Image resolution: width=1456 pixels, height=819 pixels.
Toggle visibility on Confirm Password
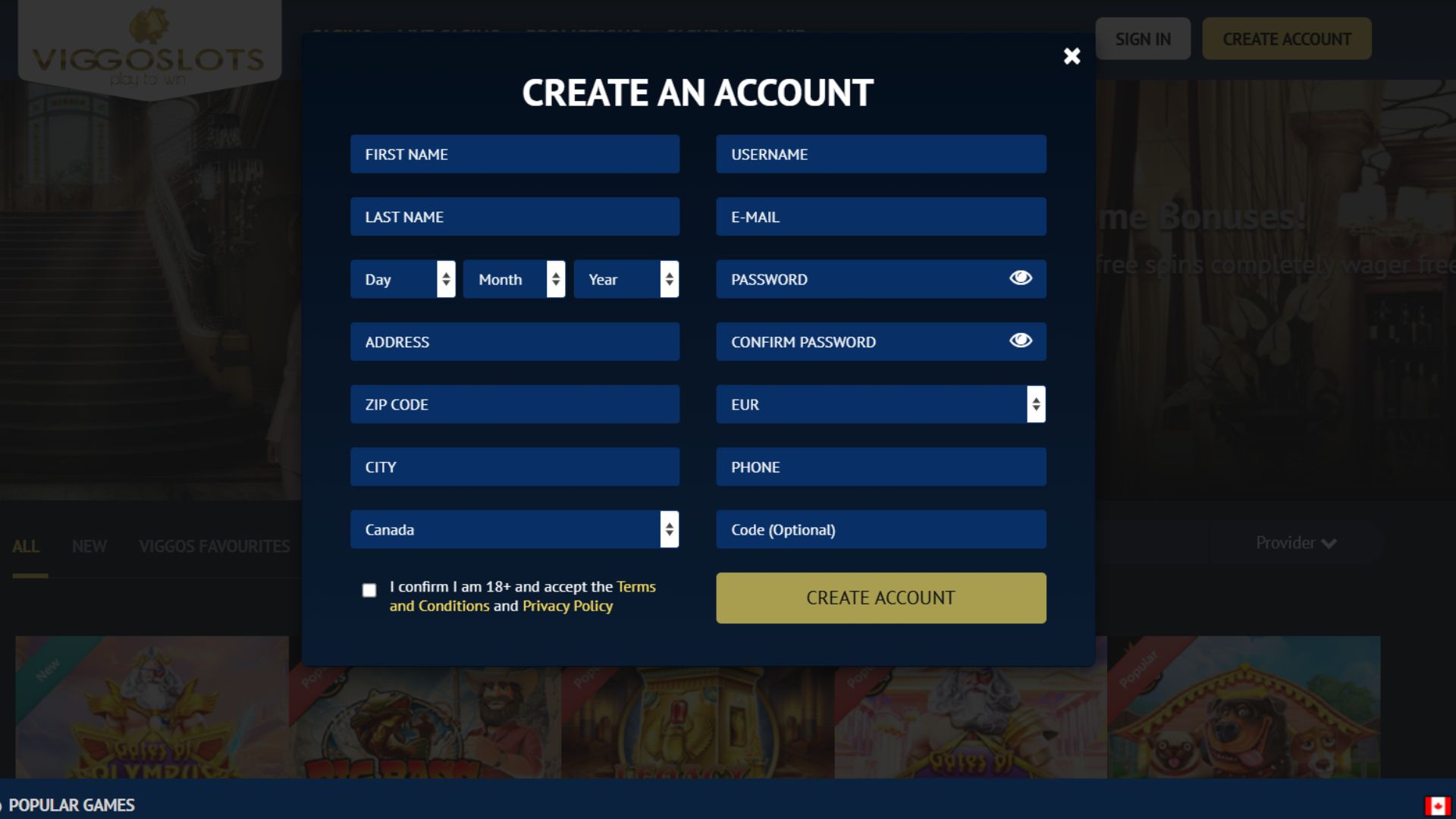tap(1021, 340)
